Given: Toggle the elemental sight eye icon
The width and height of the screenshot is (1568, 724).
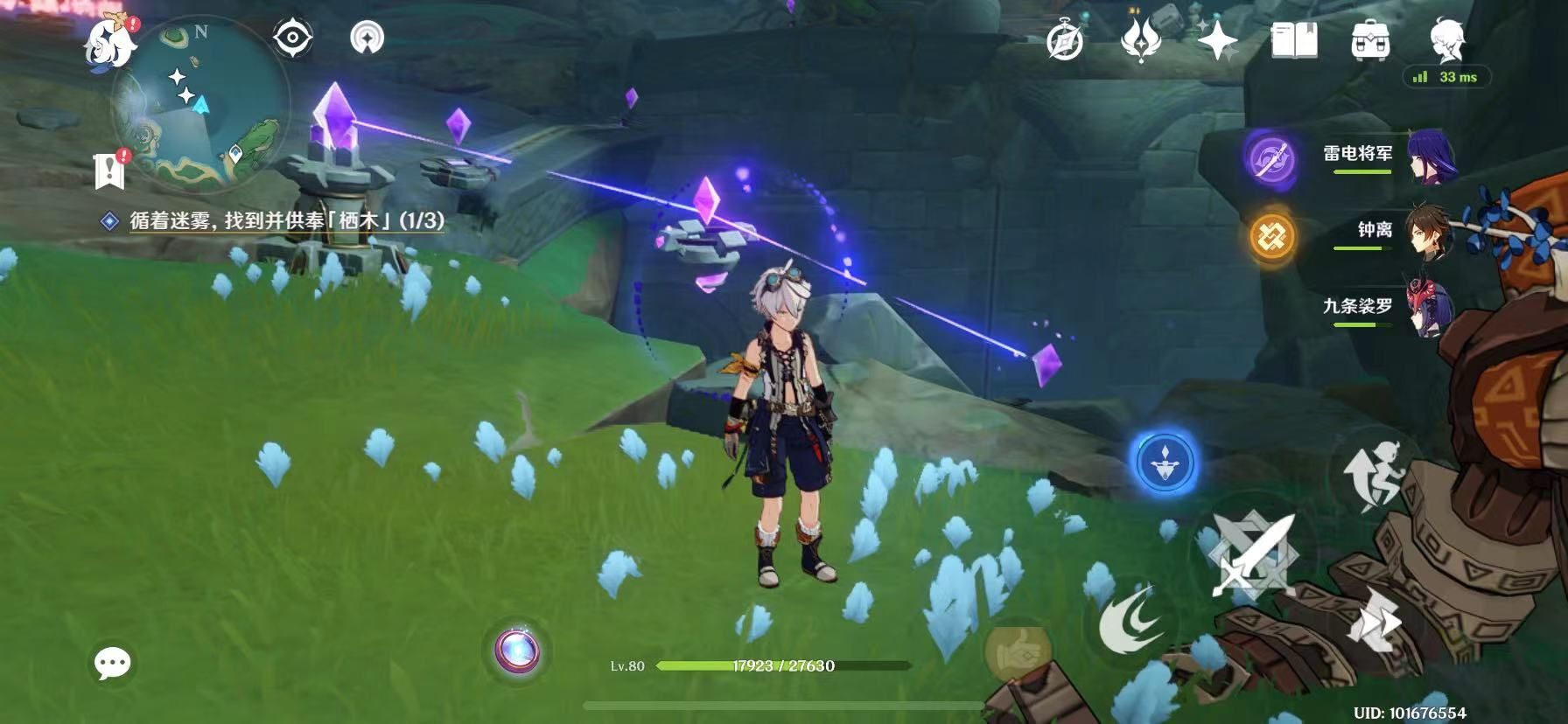Looking at the screenshot, I should (x=292, y=38).
